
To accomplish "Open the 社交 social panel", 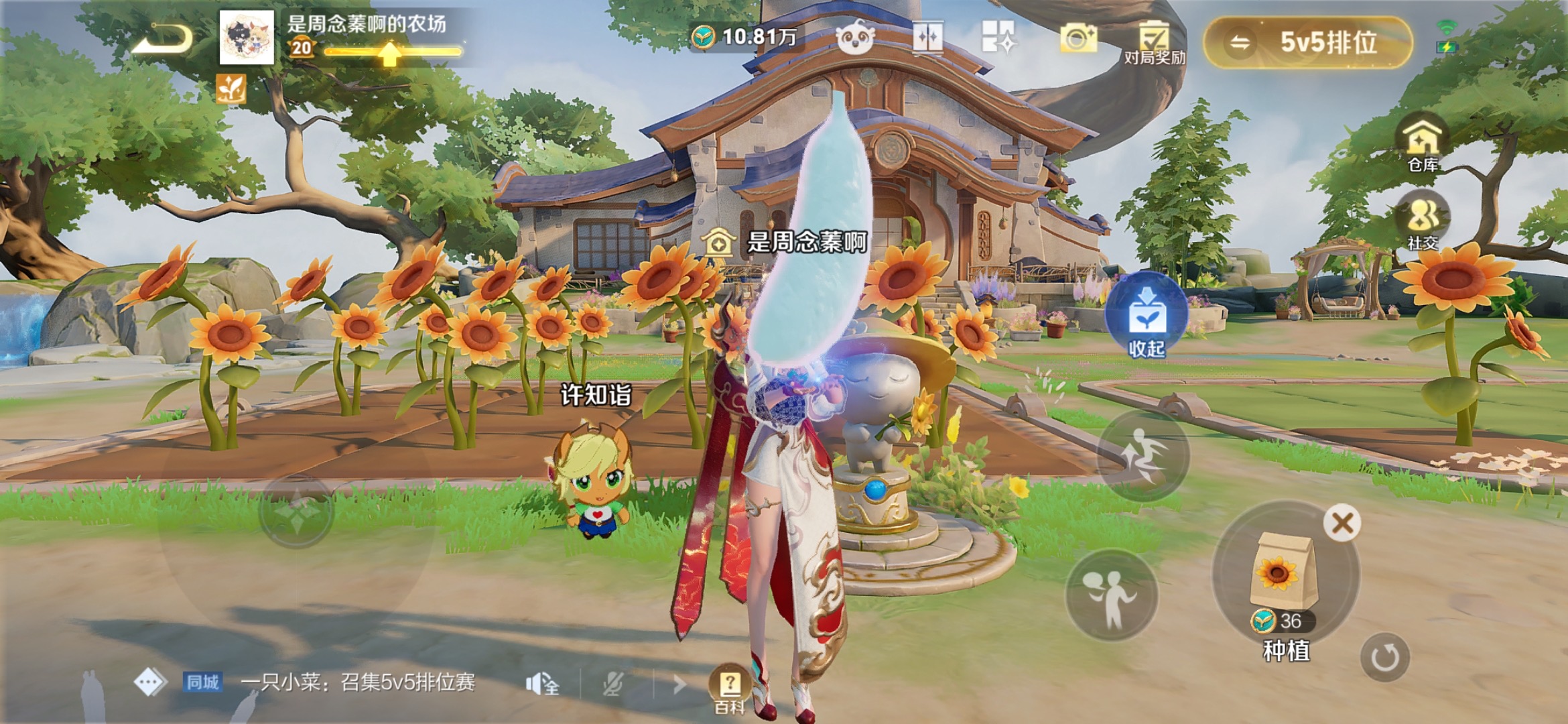I will [1423, 221].
